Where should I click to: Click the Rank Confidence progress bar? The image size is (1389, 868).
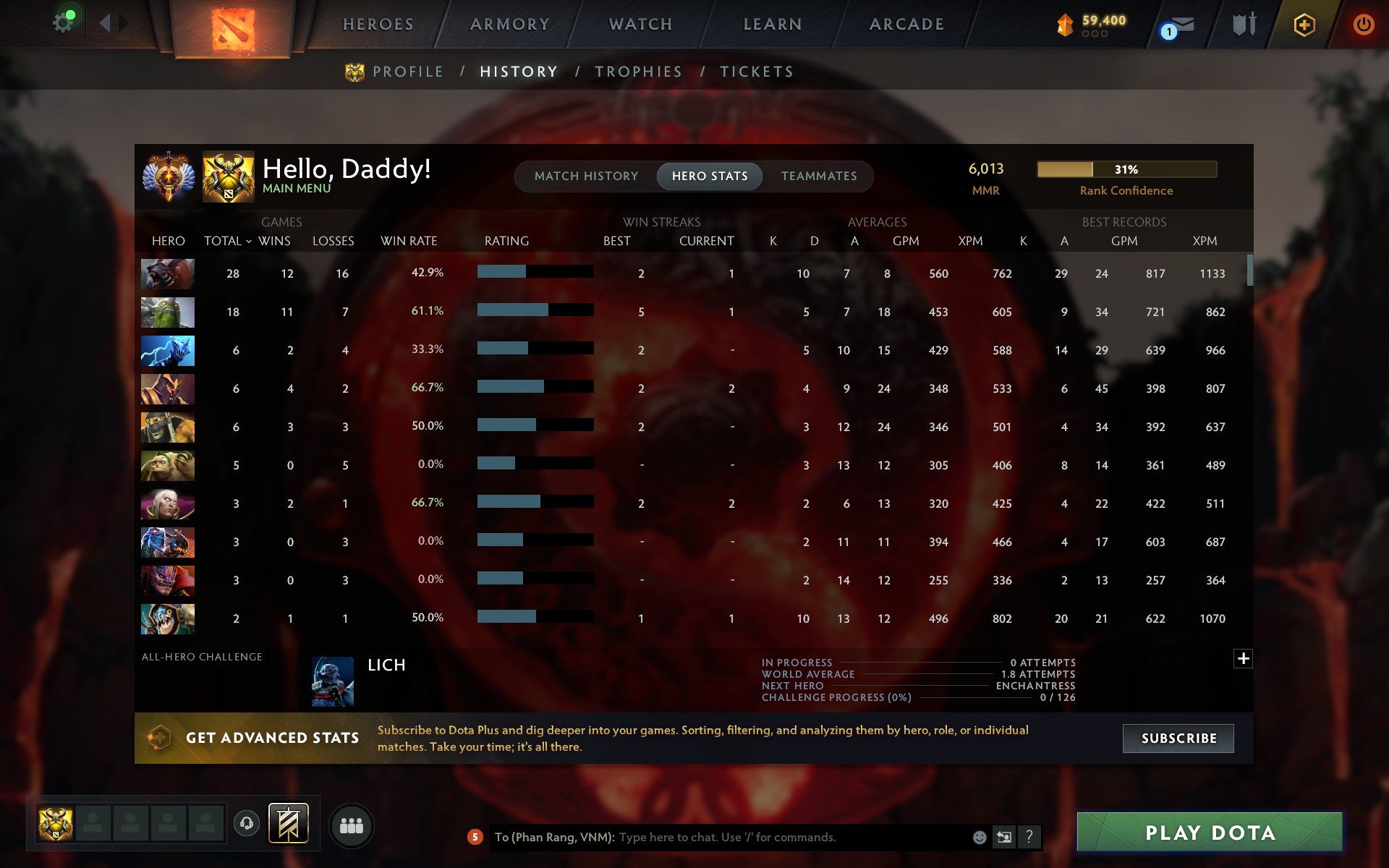1126,170
